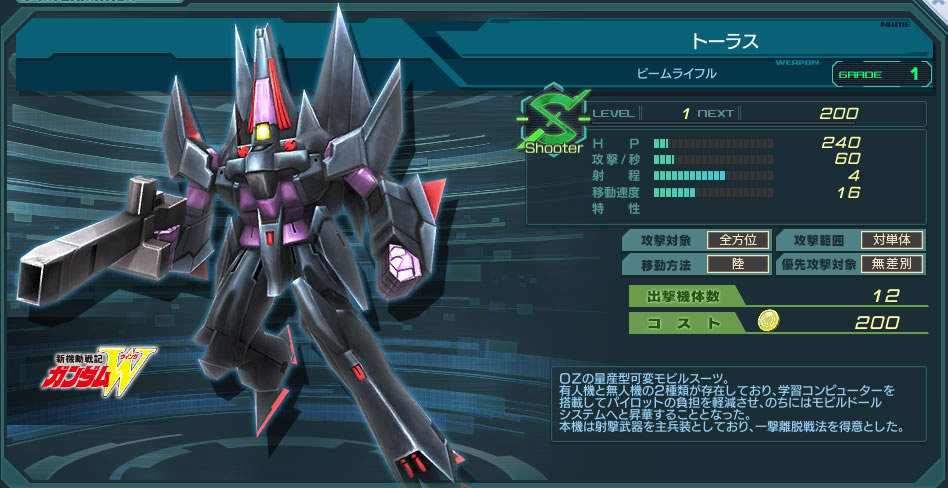Screen dimensions: 948x488
Task: Click the gold coin cost icon
Action: pos(769,322)
